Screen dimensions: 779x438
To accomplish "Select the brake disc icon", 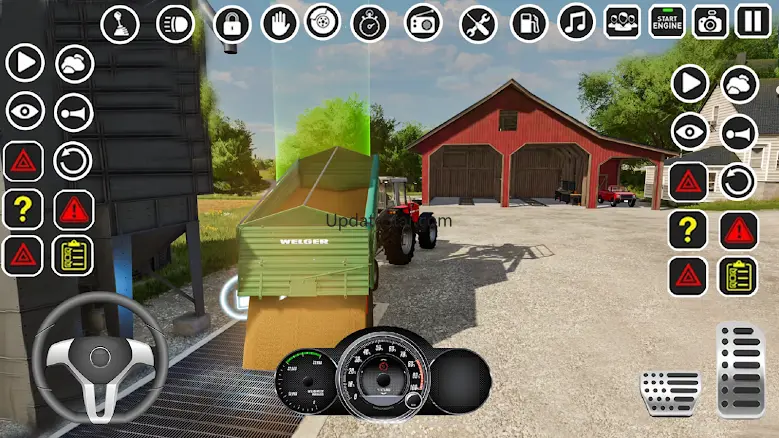I will (x=323, y=22).
